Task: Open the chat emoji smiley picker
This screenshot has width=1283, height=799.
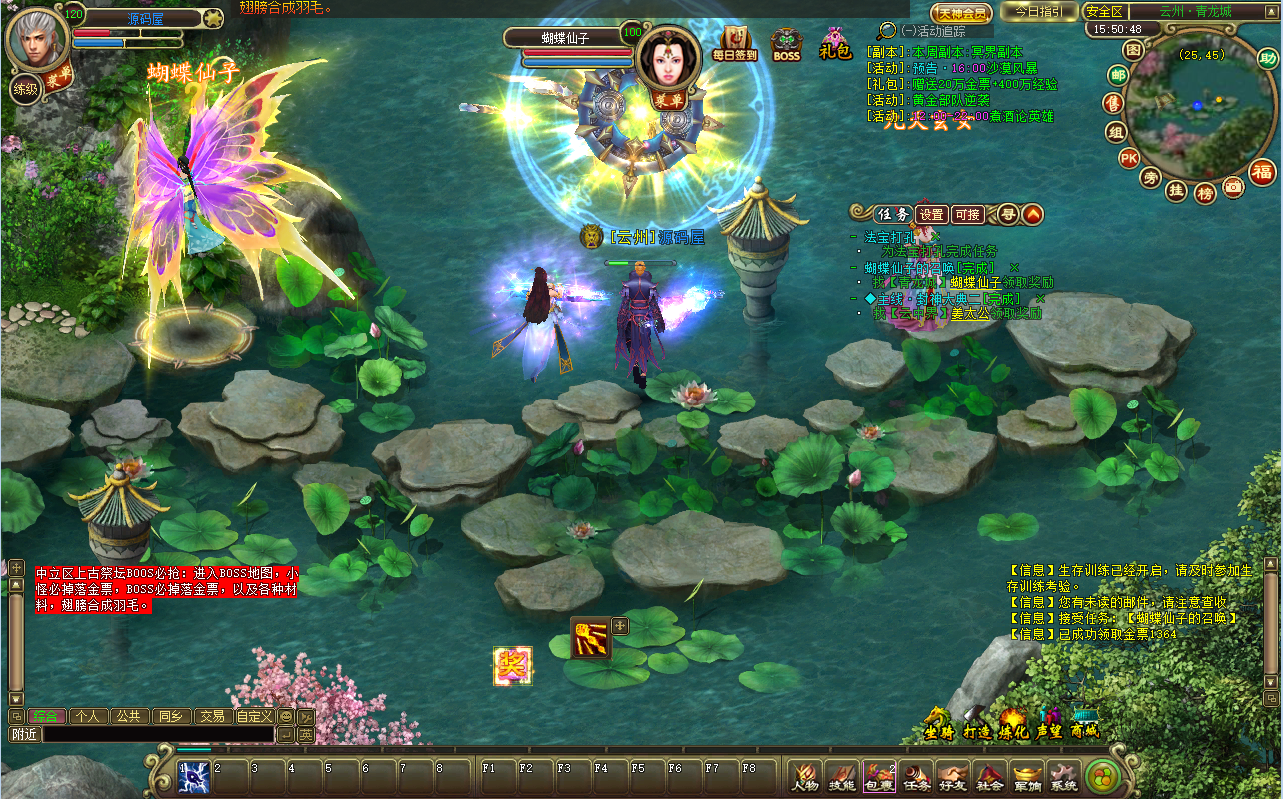Action: coord(285,716)
